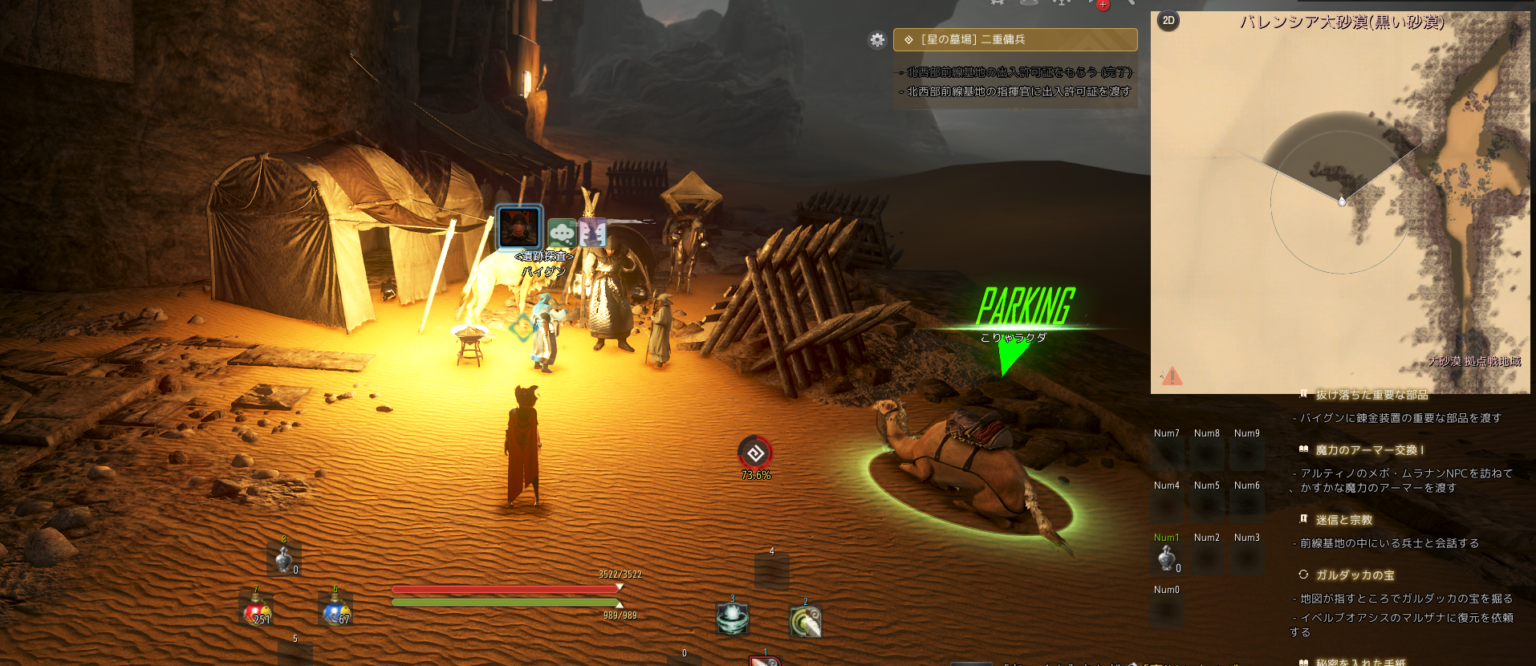1536x666 pixels.
Task: Select the 迷信と宗教 quest entry
Action: coord(1345,520)
